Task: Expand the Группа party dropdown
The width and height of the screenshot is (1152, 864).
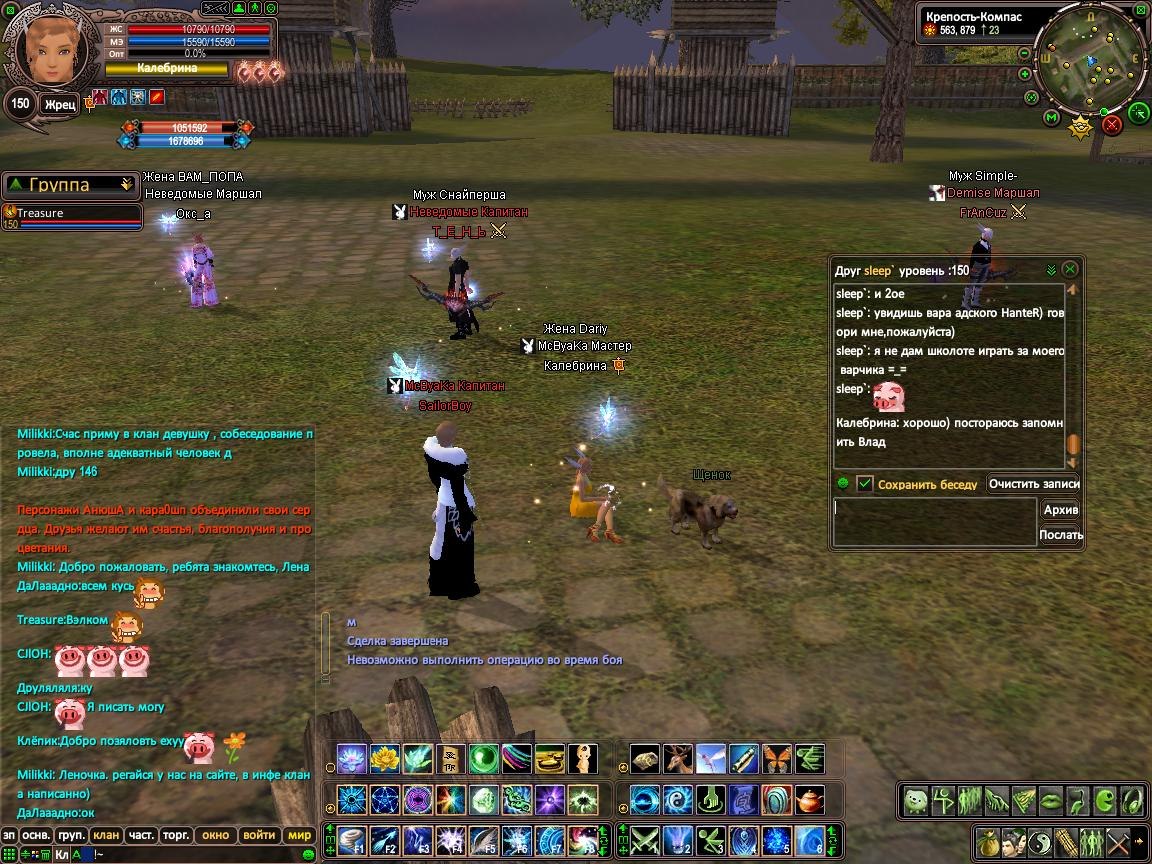Action: point(126,184)
